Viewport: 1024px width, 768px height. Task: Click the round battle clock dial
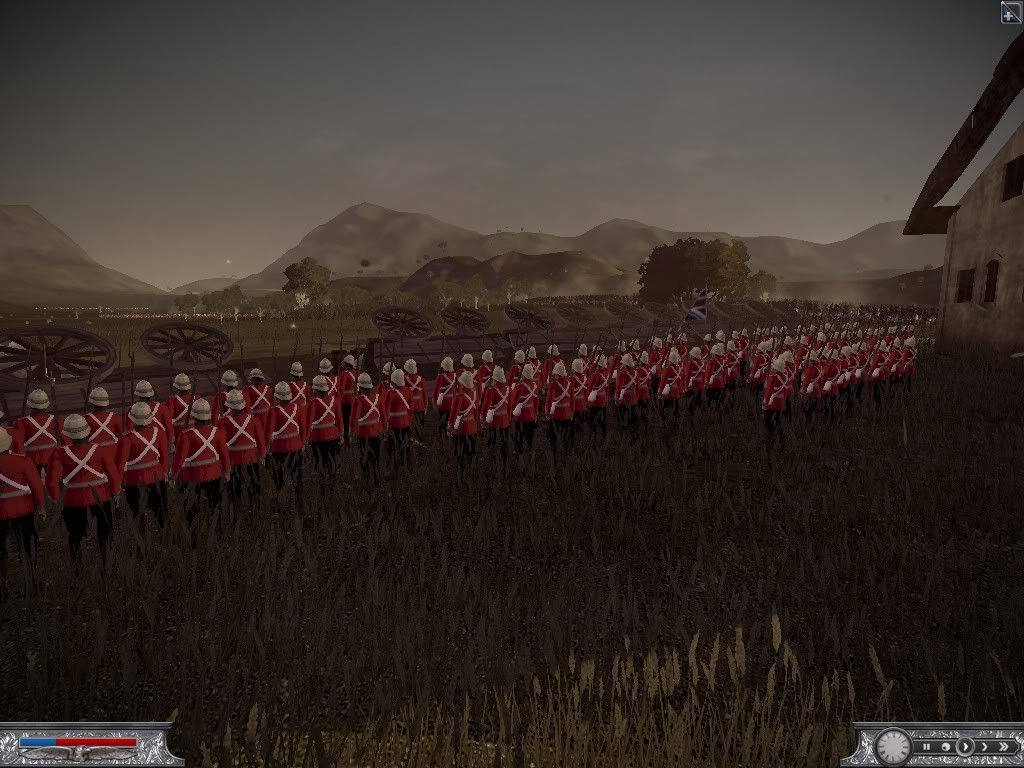(x=893, y=746)
